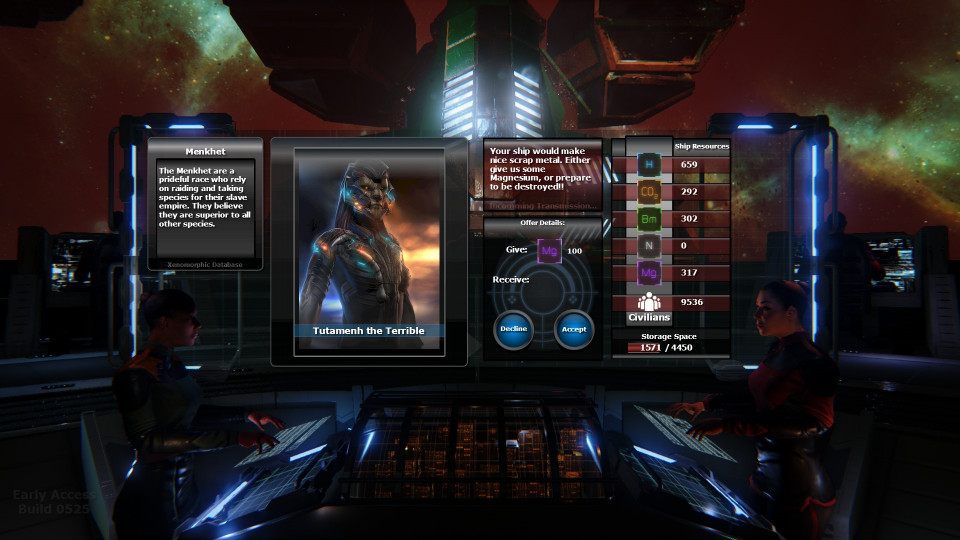Click the Civilians people icon
The height and width of the screenshot is (540, 960).
coord(649,301)
